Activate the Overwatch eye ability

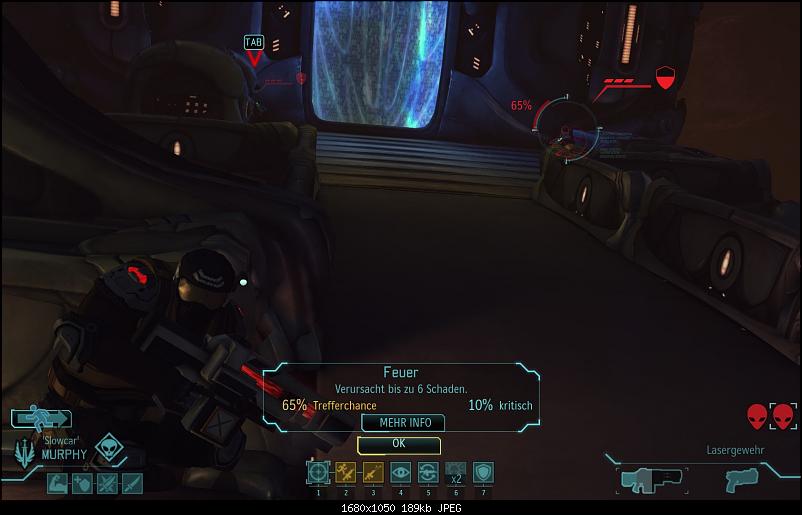[x=401, y=472]
